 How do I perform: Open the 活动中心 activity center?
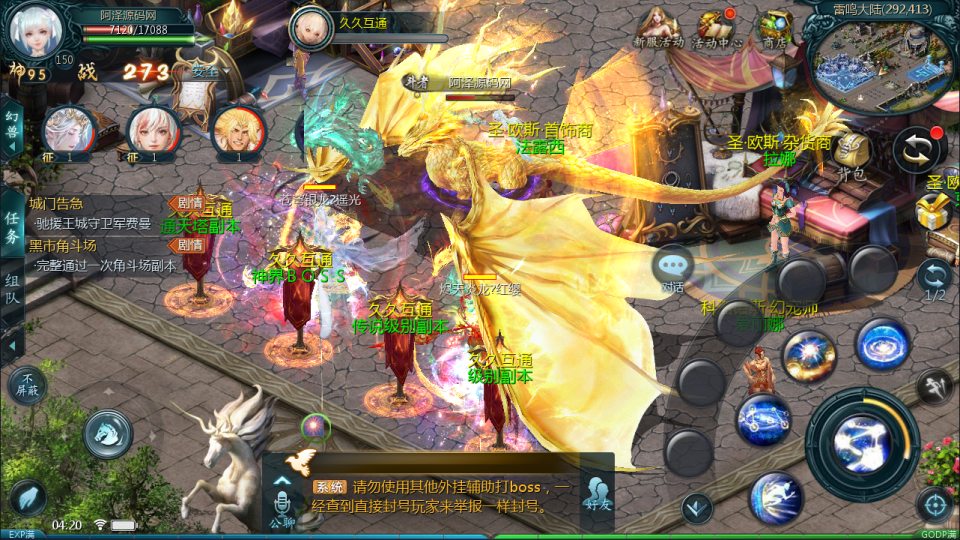[x=717, y=27]
